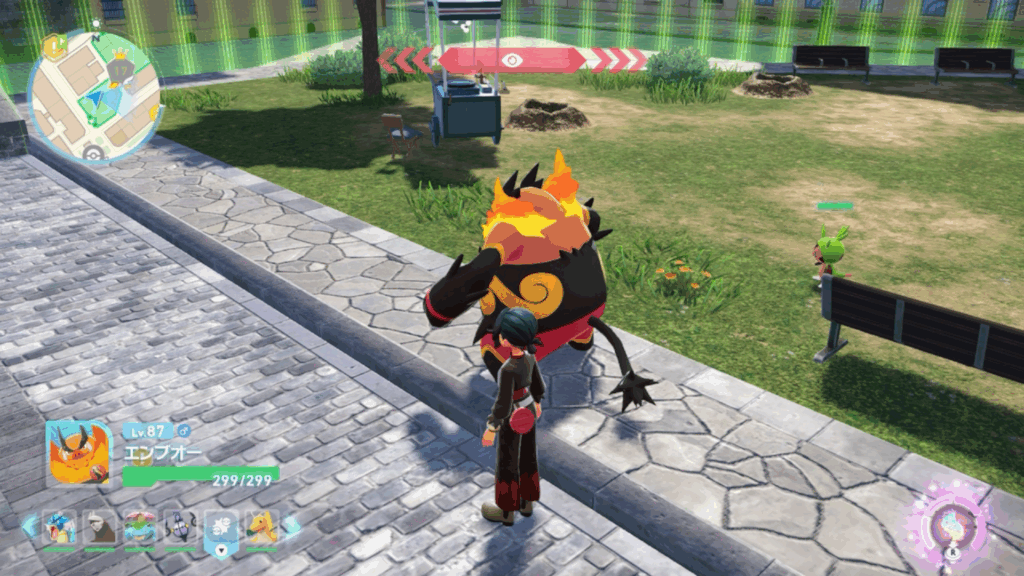This screenshot has width=1024, height=576.
Task: Select the Emboar active Pokémon portrait
Action: (79, 454)
